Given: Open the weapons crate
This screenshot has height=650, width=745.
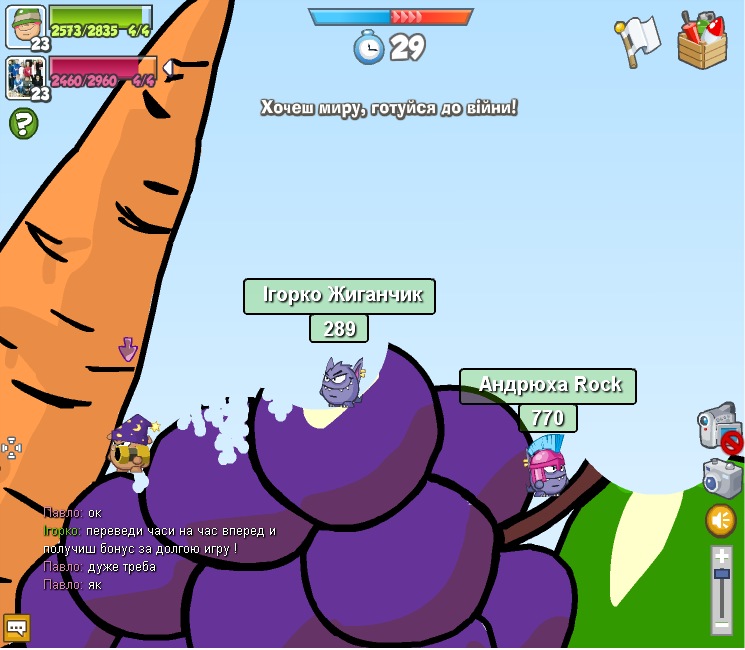Looking at the screenshot, I should 702,40.
